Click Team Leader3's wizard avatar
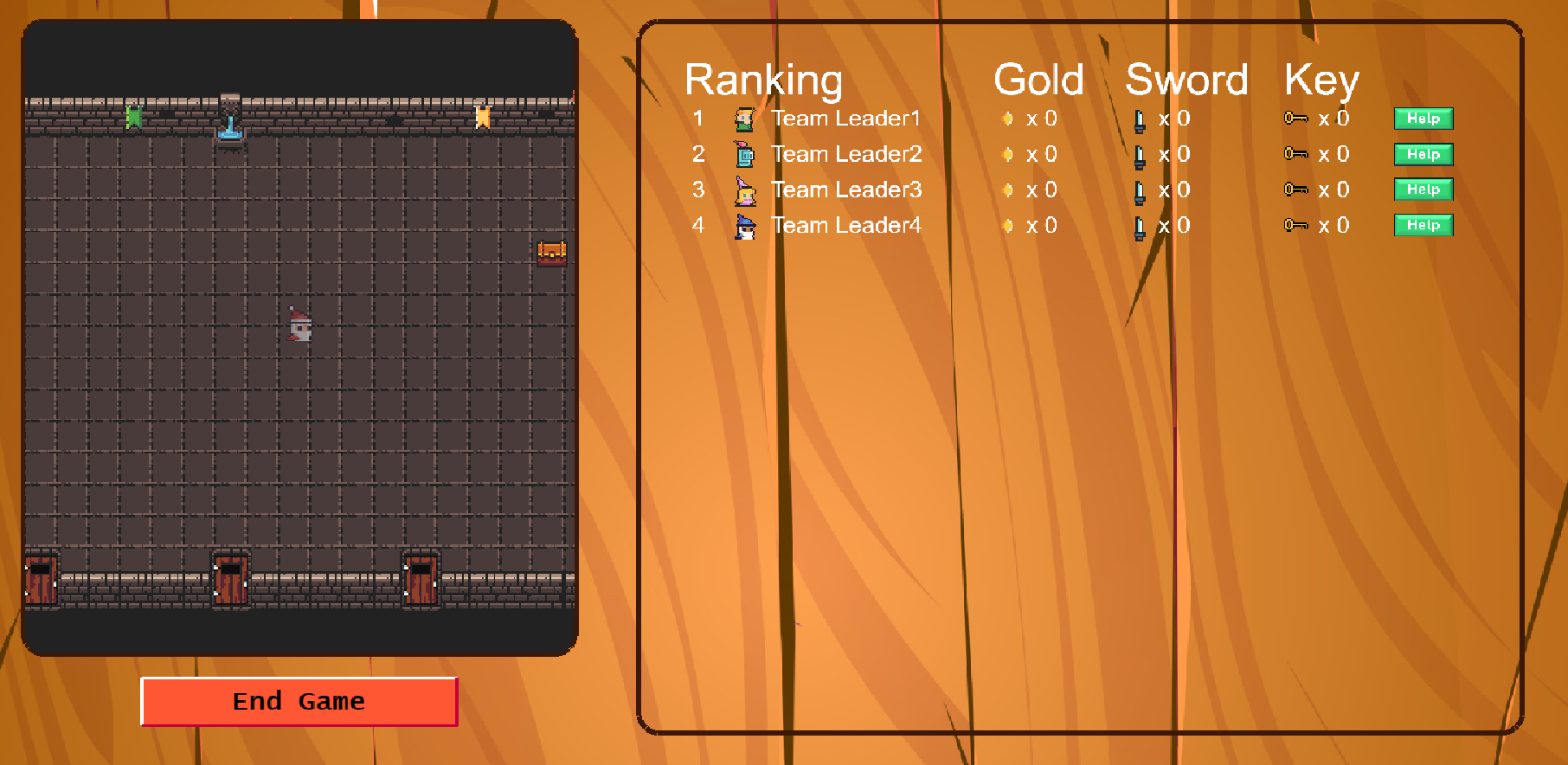 [x=746, y=190]
